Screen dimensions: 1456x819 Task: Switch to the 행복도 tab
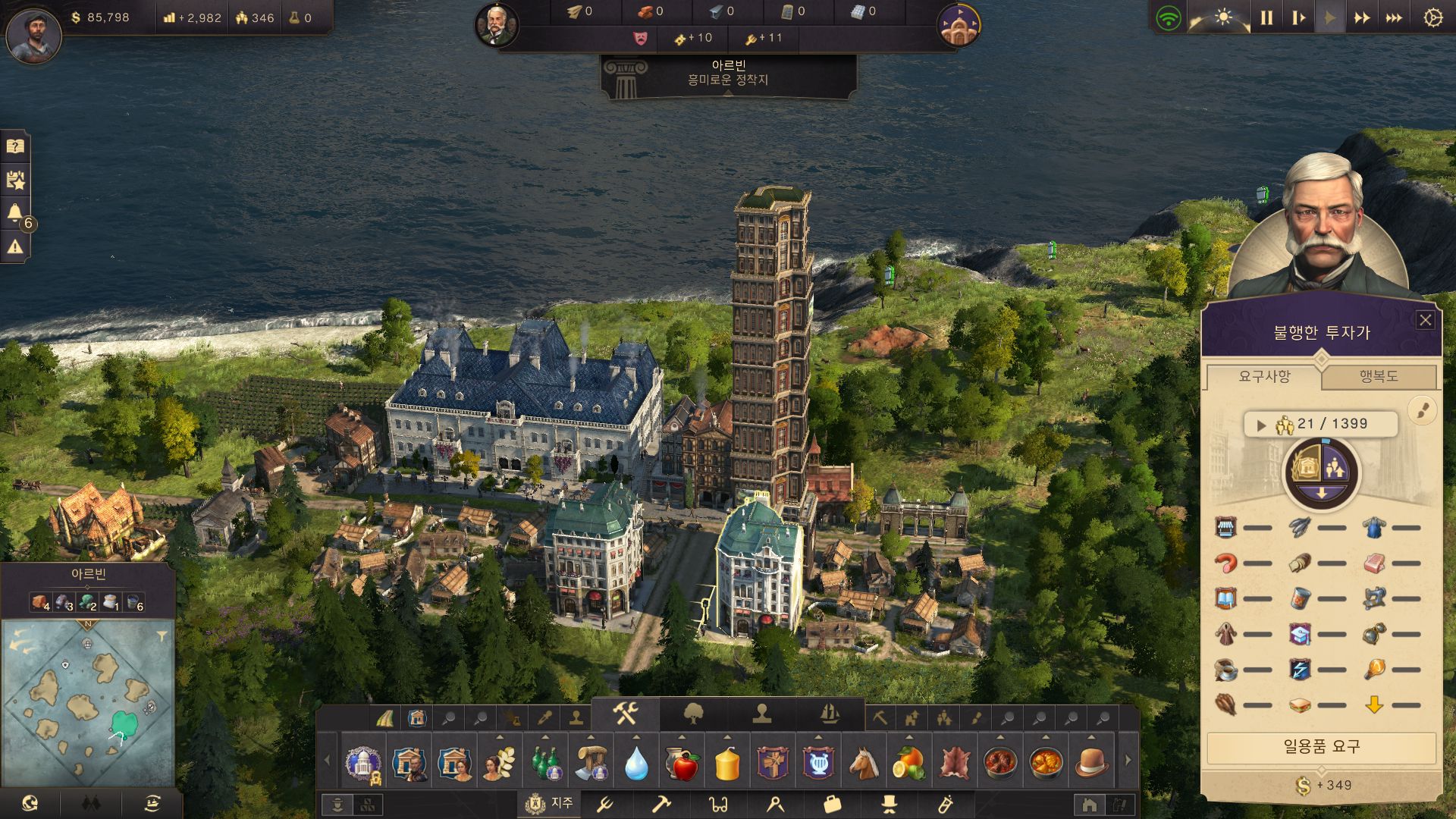click(1378, 377)
